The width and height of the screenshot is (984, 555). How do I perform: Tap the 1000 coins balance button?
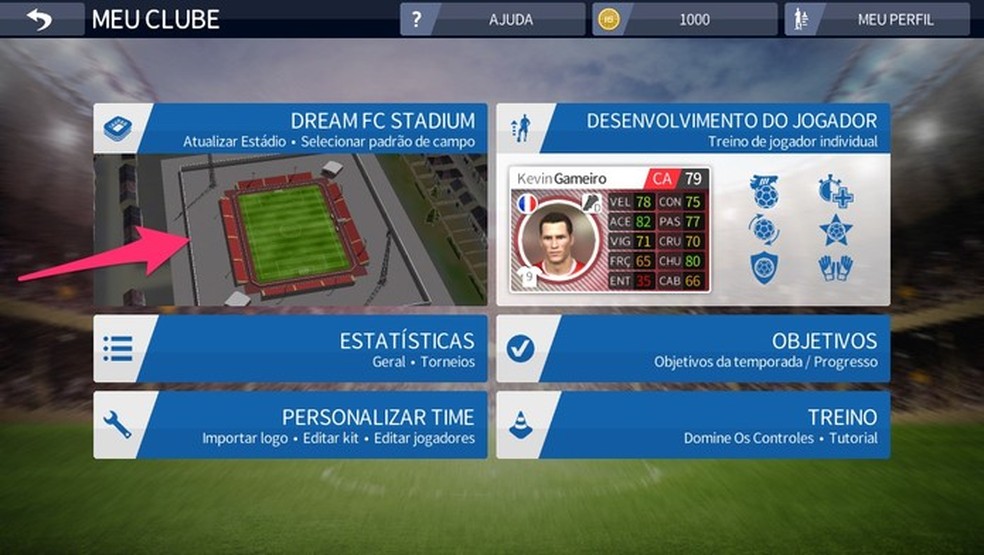[684, 19]
